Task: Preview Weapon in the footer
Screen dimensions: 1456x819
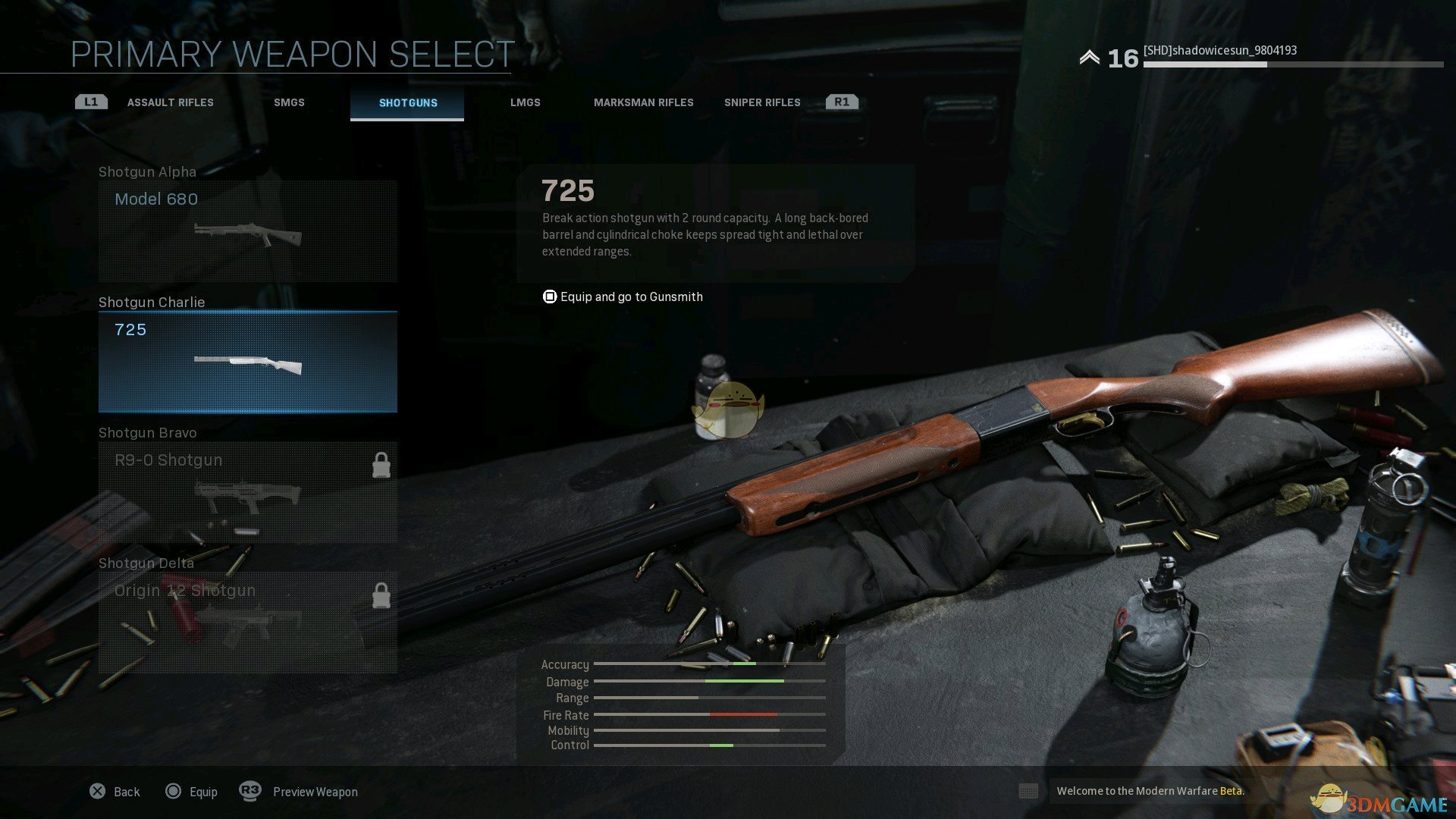Action: click(299, 792)
